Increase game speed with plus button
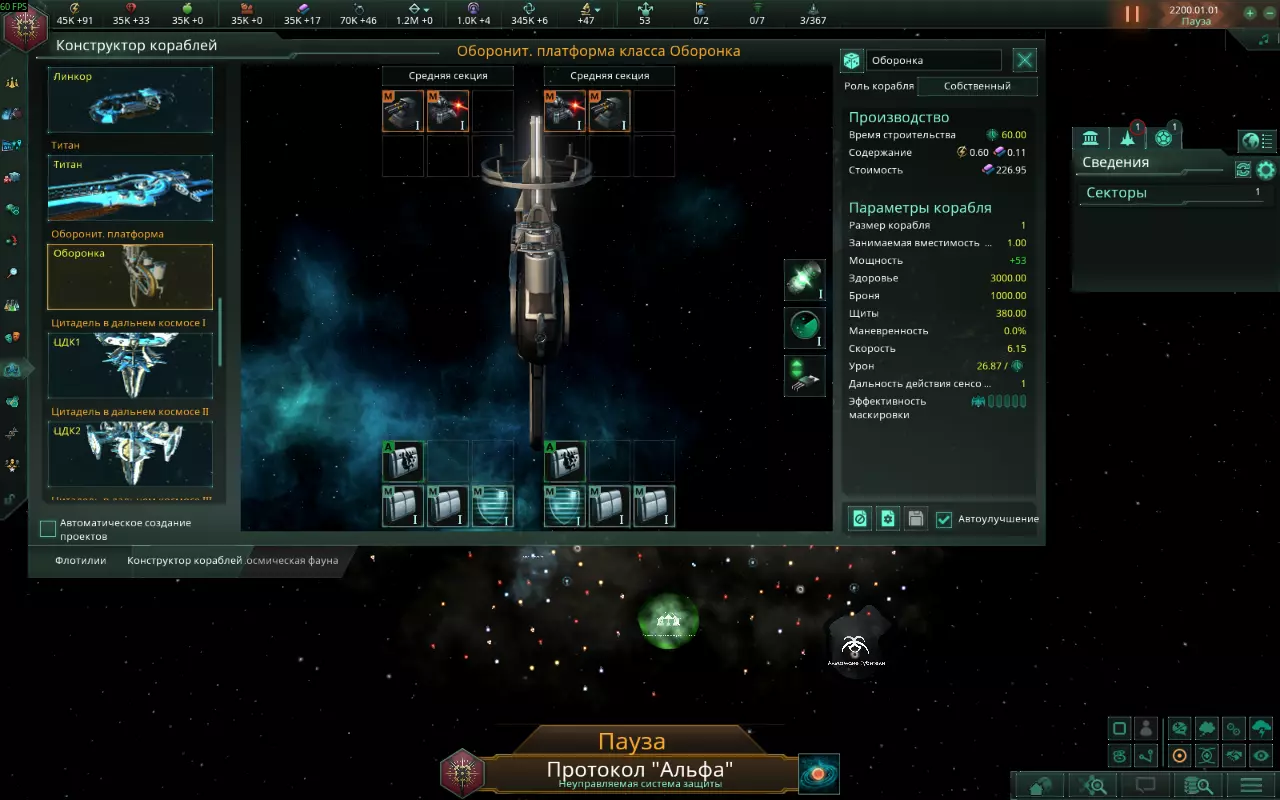The height and width of the screenshot is (800, 1280). click(1250, 14)
